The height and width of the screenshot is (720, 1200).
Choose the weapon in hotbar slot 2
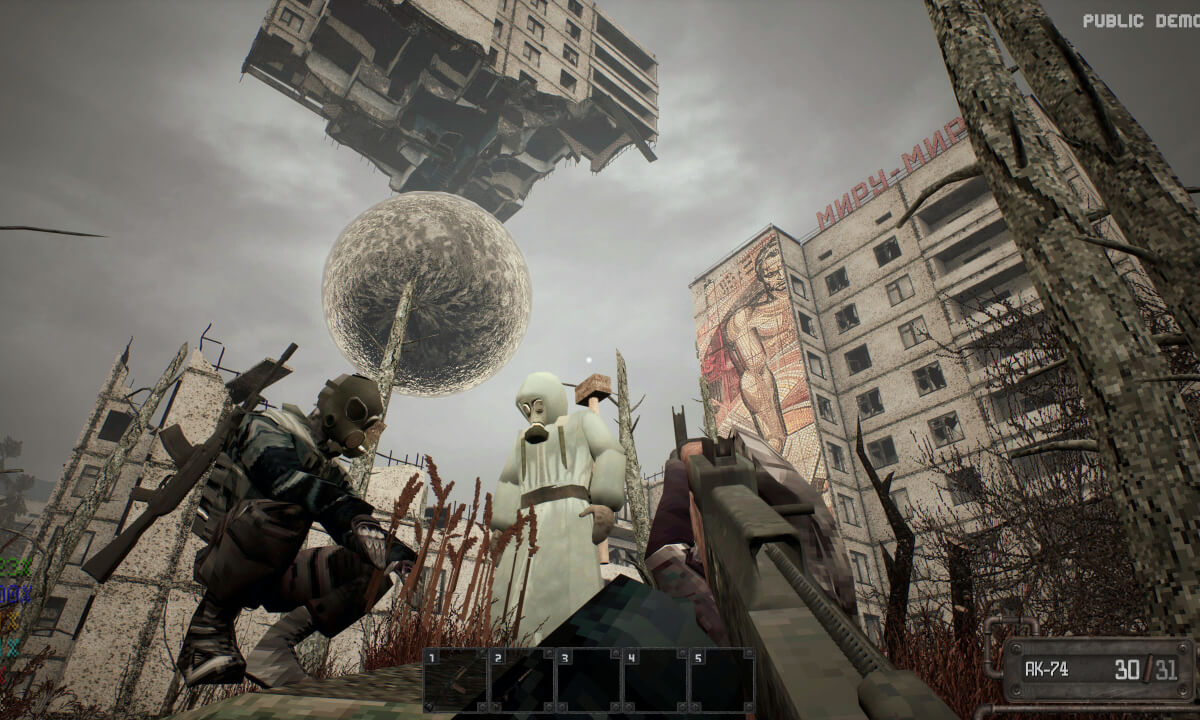(521, 680)
